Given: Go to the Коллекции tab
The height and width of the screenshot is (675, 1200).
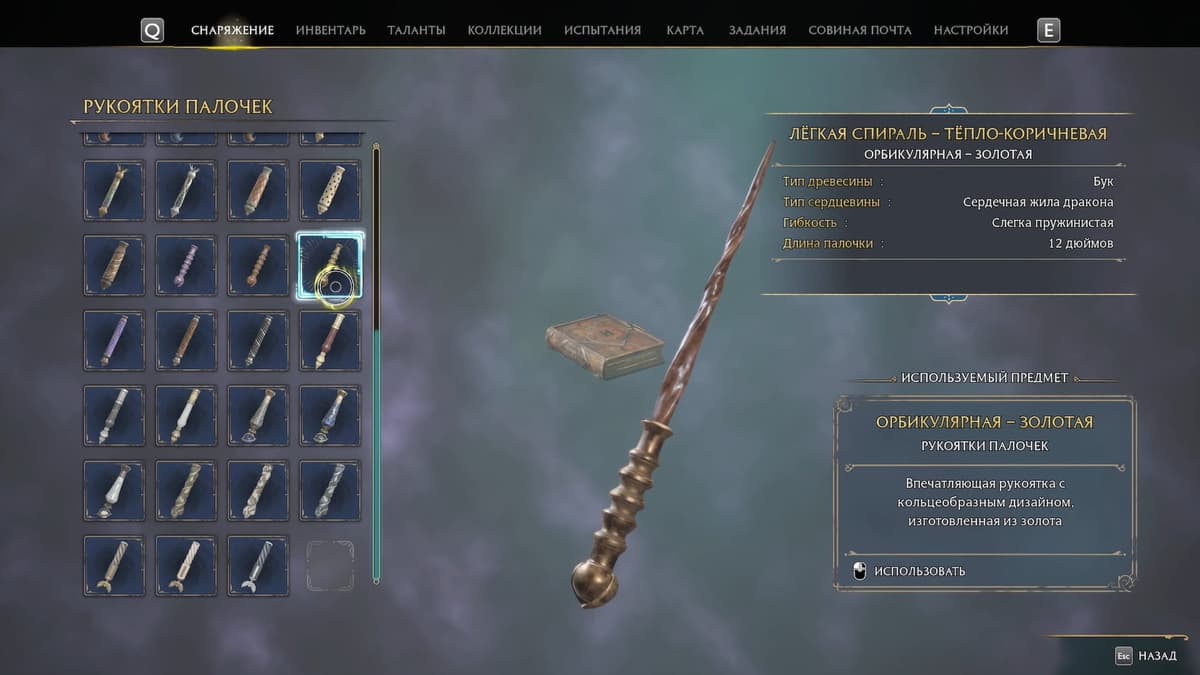Looking at the screenshot, I should coord(504,30).
